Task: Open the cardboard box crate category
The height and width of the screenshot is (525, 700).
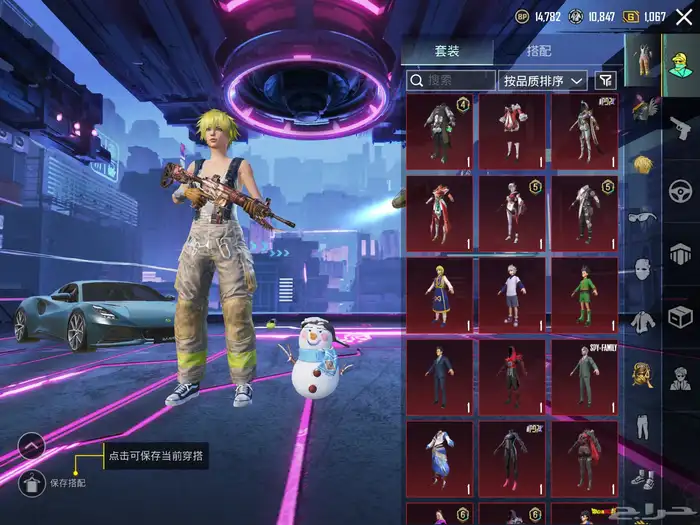Action: click(681, 318)
